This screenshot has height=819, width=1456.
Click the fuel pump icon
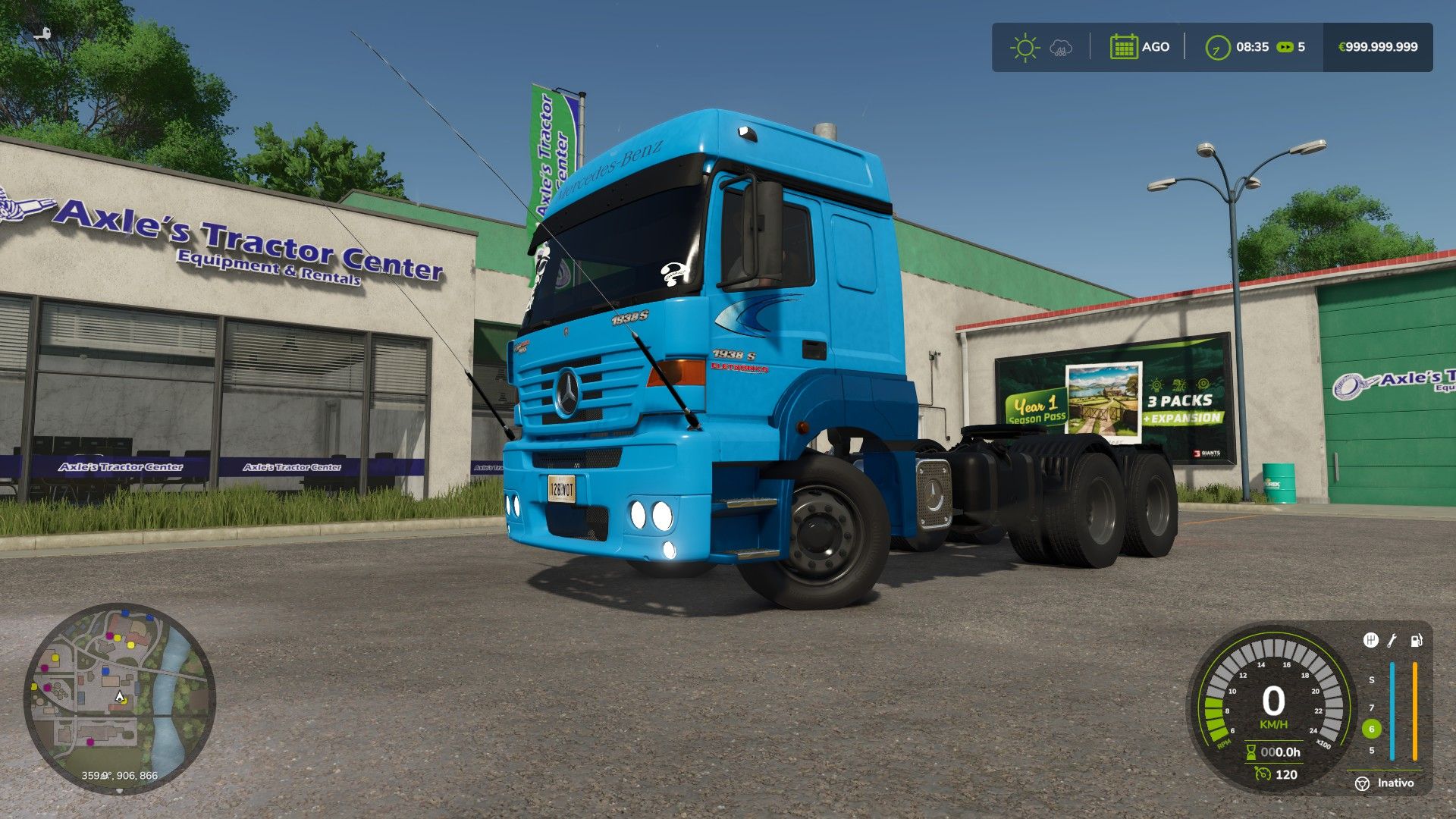click(x=1416, y=641)
